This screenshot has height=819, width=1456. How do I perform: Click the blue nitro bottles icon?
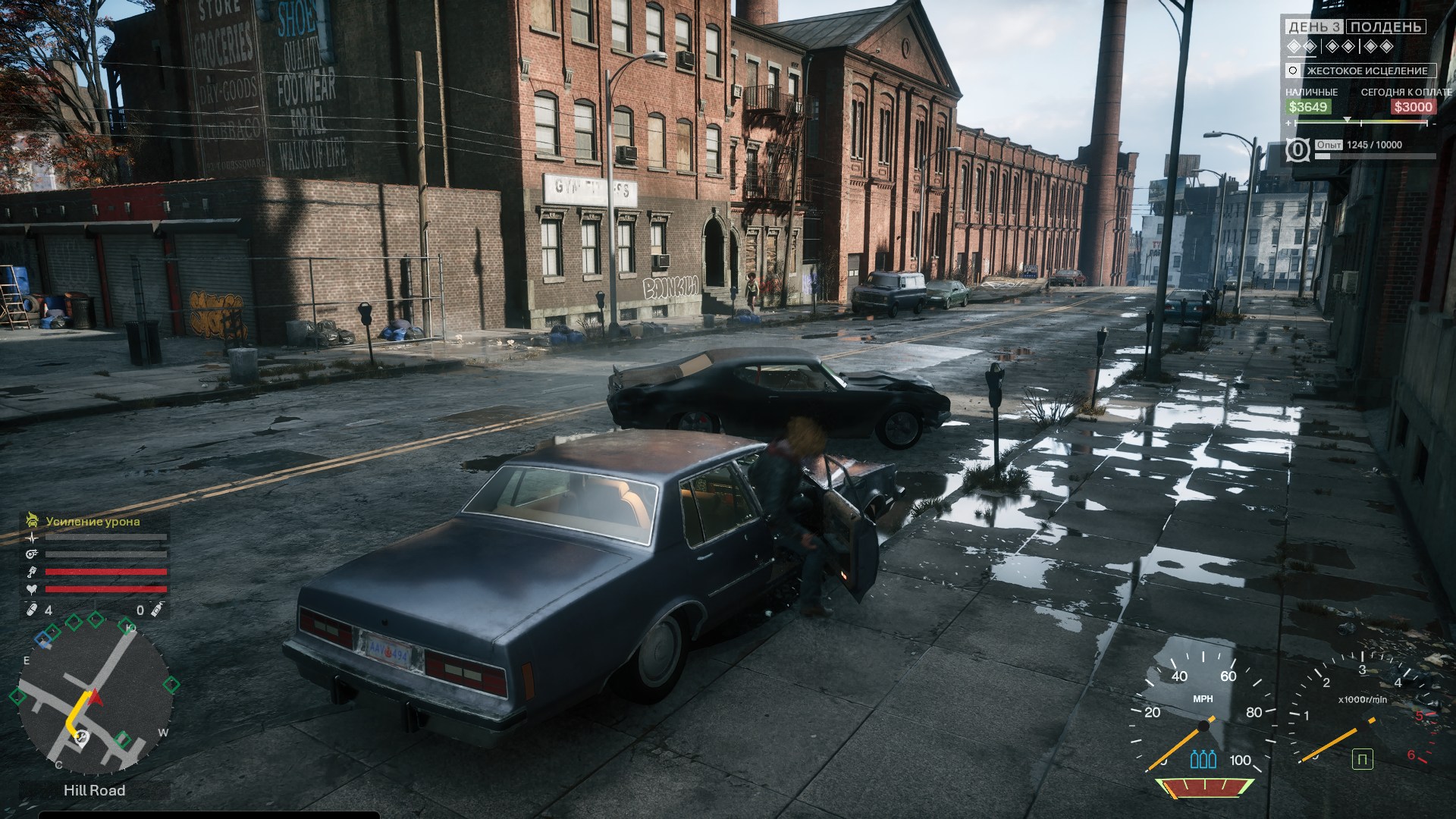coord(1203,759)
